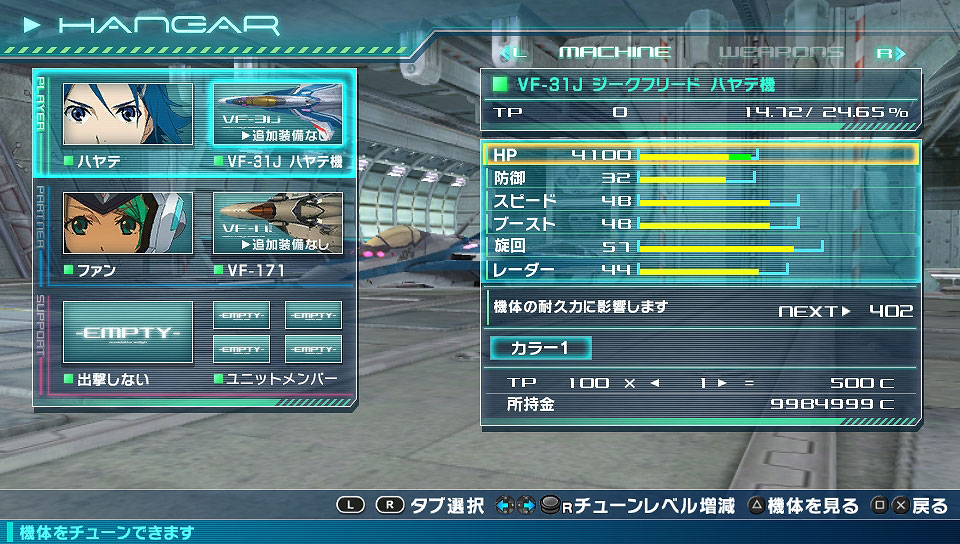Pick the ブースト boost stat row
This screenshot has width=960, height=544.
699,224
